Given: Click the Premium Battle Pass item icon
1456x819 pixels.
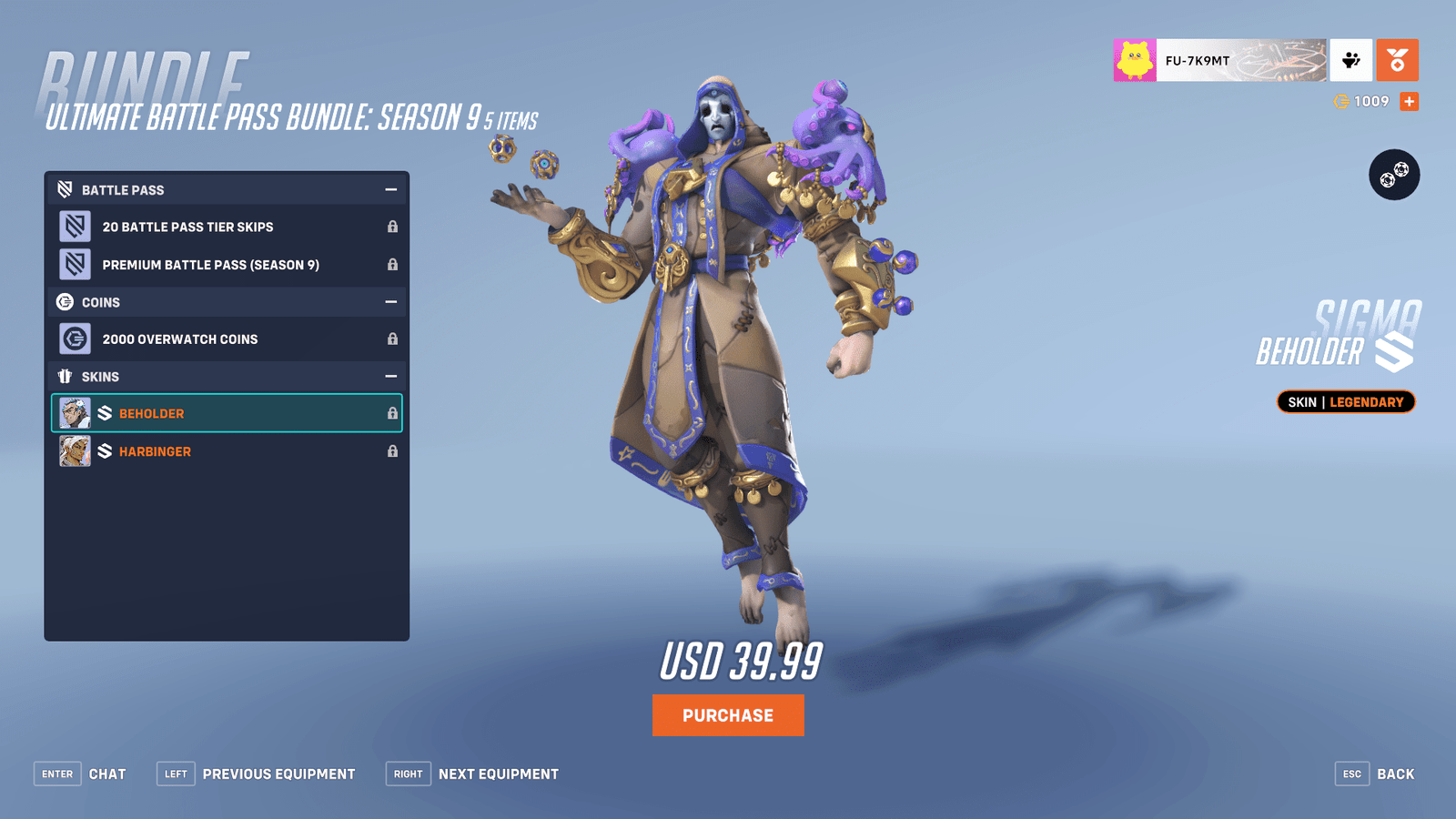Looking at the screenshot, I should pos(76,264).
